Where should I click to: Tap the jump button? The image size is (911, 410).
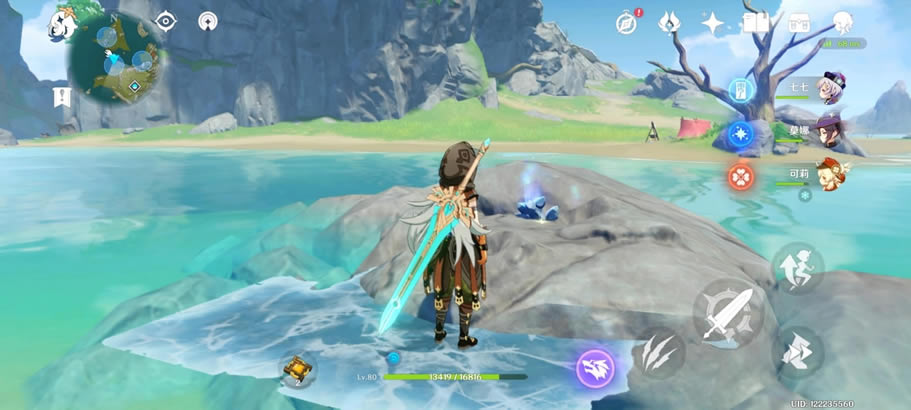coord(797,268)
